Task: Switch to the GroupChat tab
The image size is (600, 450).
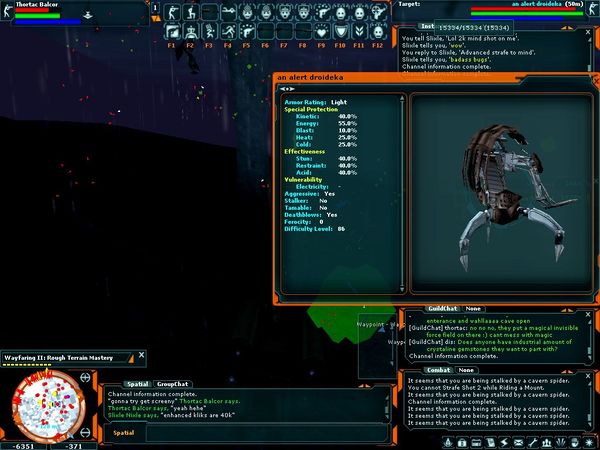Action: click(x=173, y=383)
